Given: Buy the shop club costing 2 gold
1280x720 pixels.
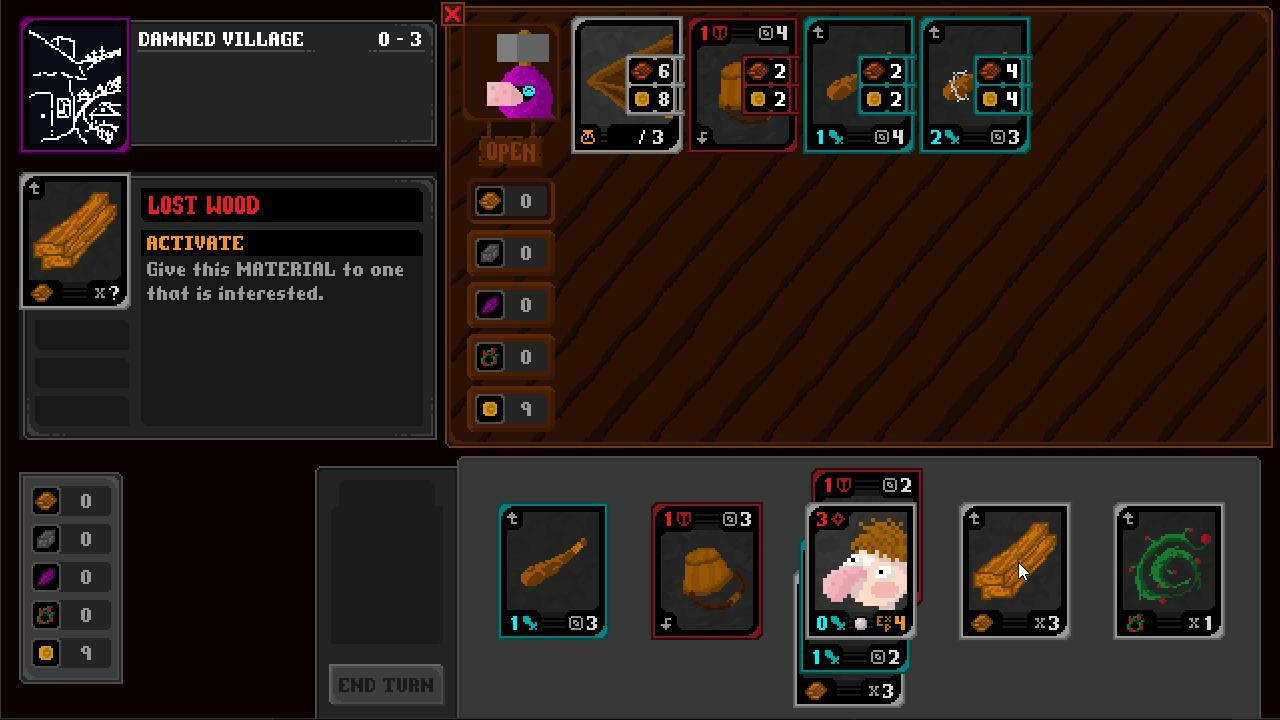Looking at the screenshot, I should [x=859, y=85].
